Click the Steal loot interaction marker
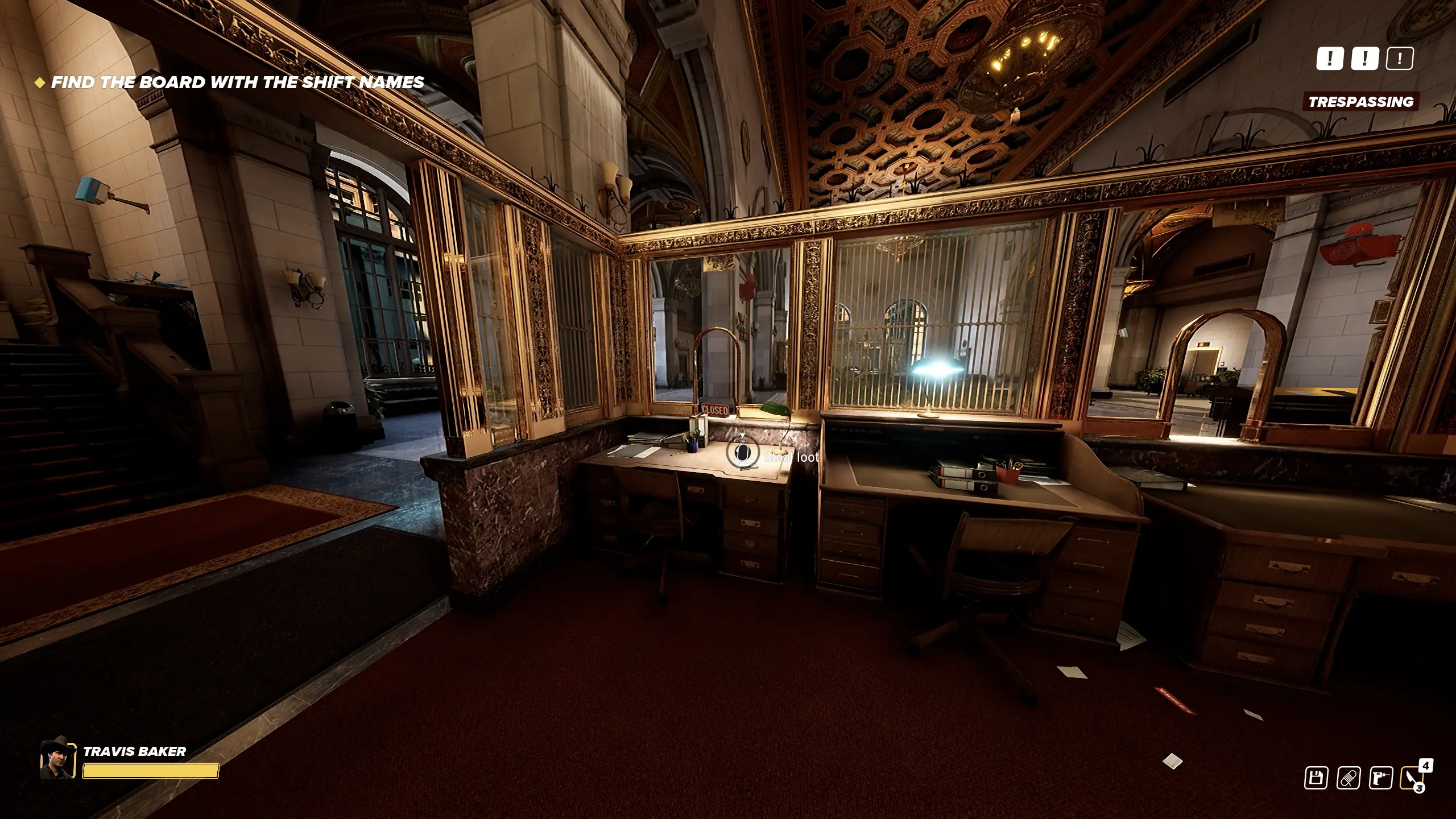 [742, 453]
